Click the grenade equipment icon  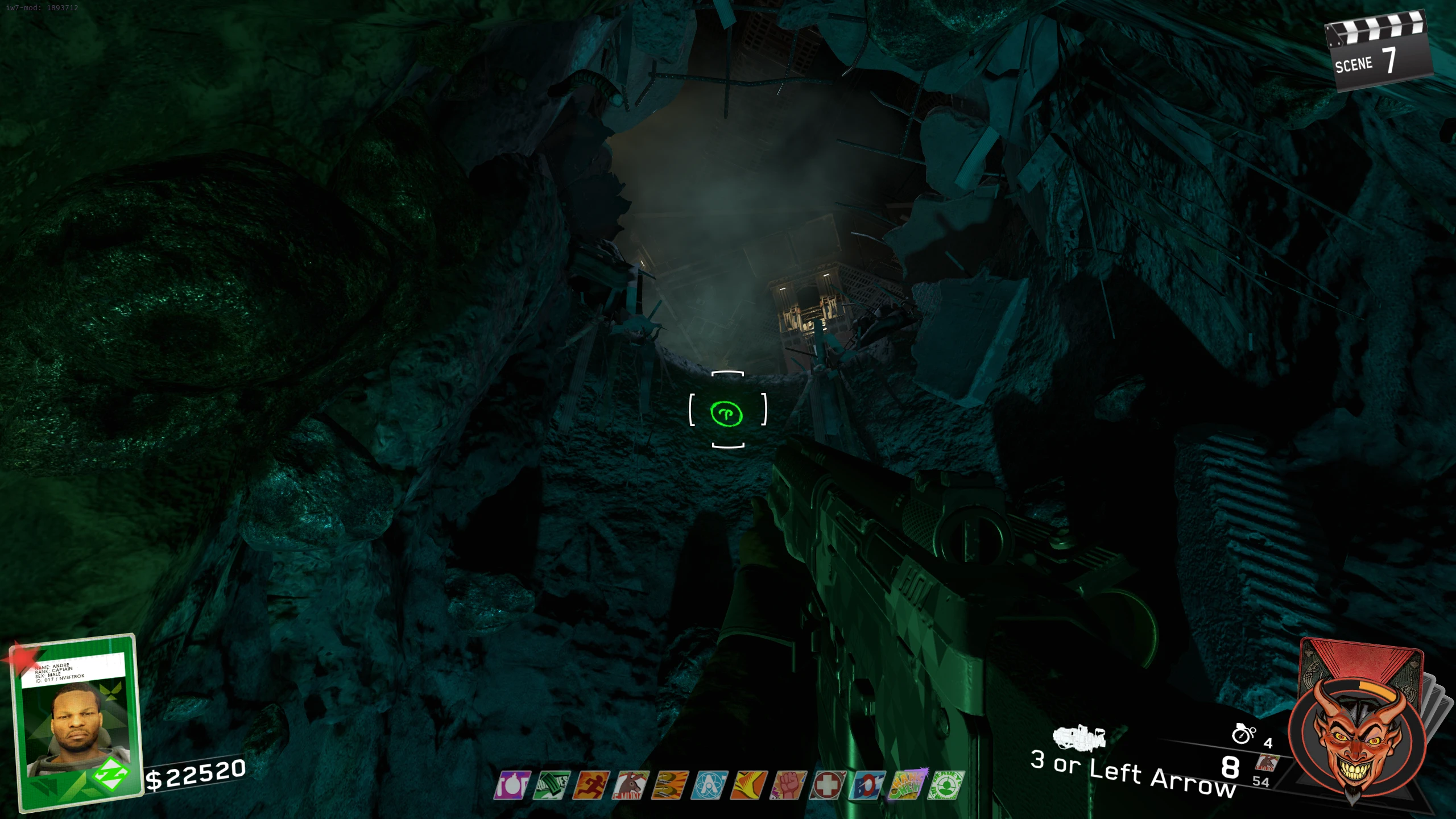1243,734
